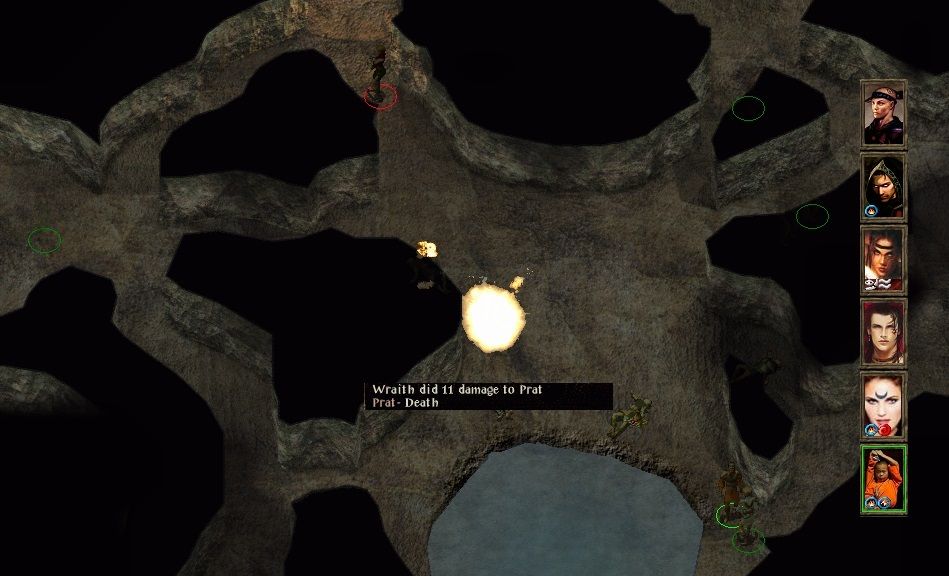Click the green-highlighted orange-robed monk portrait
This screenshot has width=949, height=576.
pos(883,480)
